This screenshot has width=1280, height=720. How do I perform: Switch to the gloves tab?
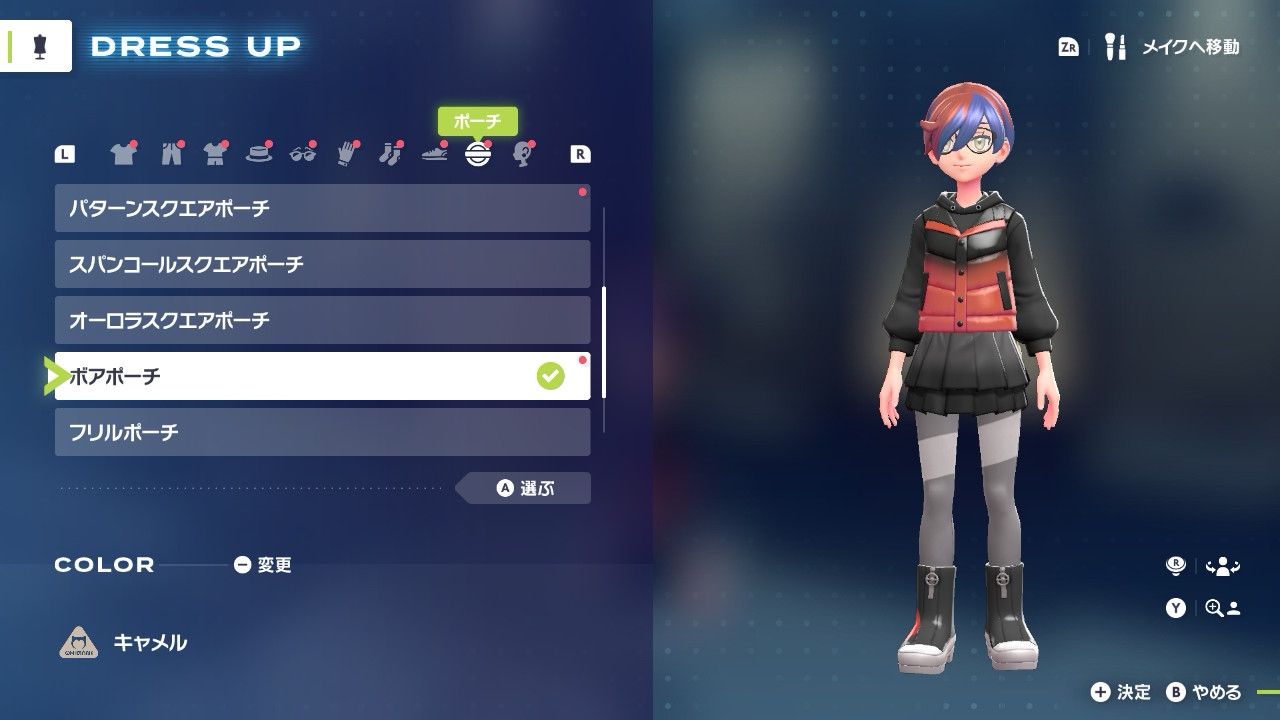coord(346,154)
